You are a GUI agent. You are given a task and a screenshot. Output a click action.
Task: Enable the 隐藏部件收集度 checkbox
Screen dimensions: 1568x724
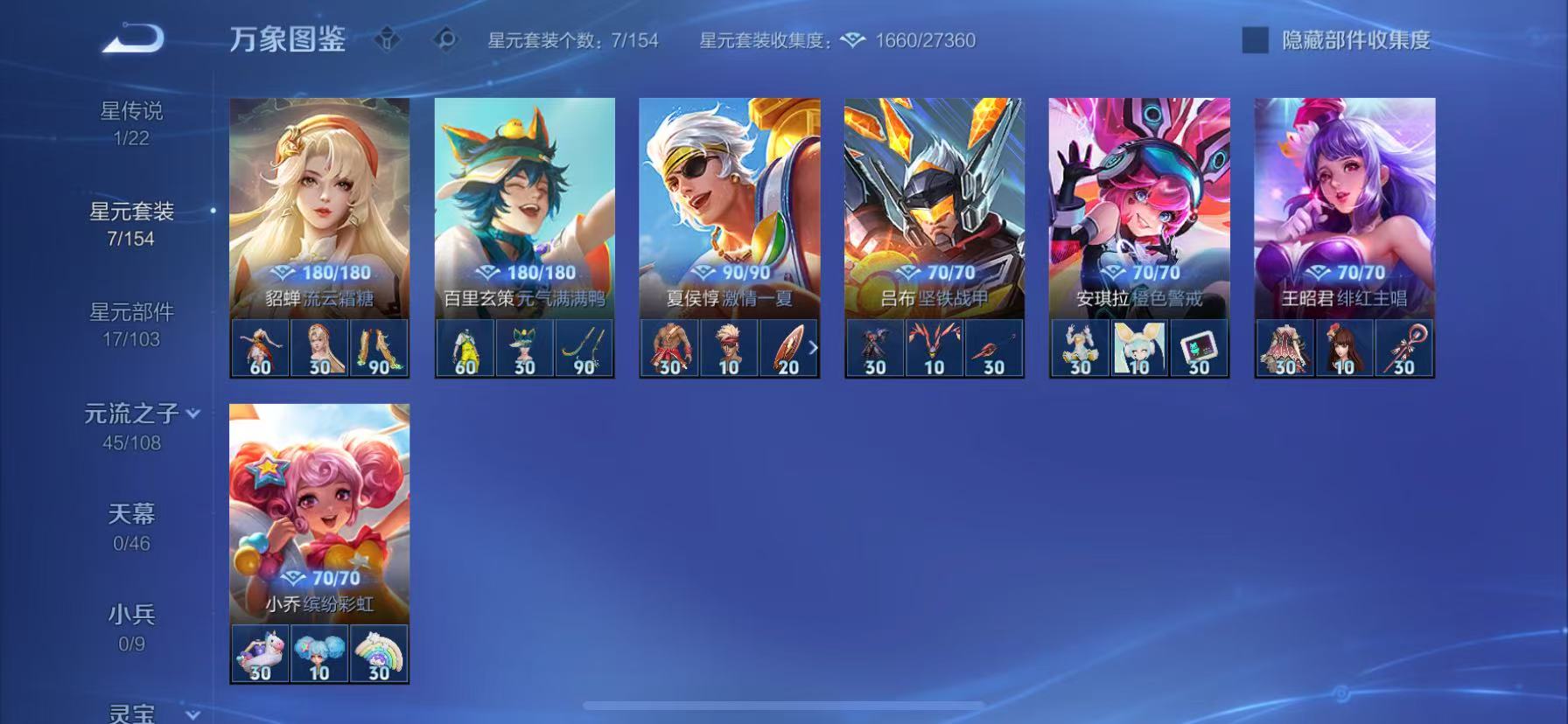click(x=1255, y=38)
